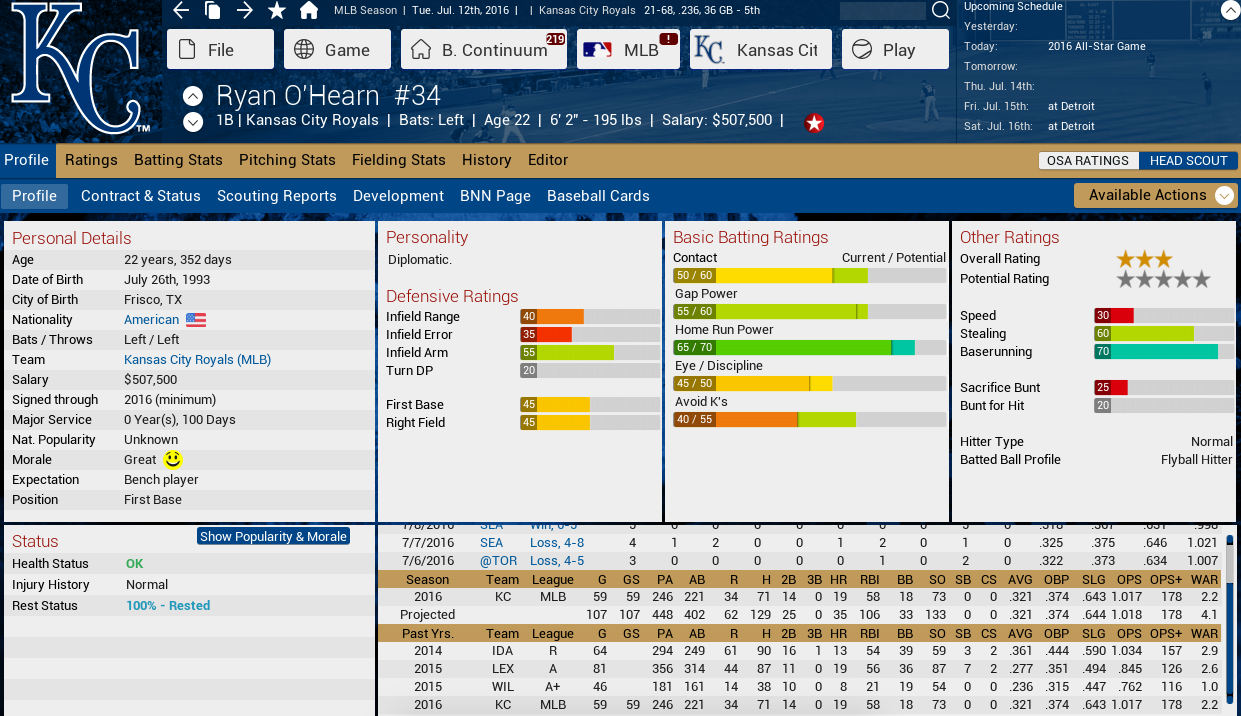The image size is (1241, 716).
Task: Go to the home screen icon
Action: point(309,11)
